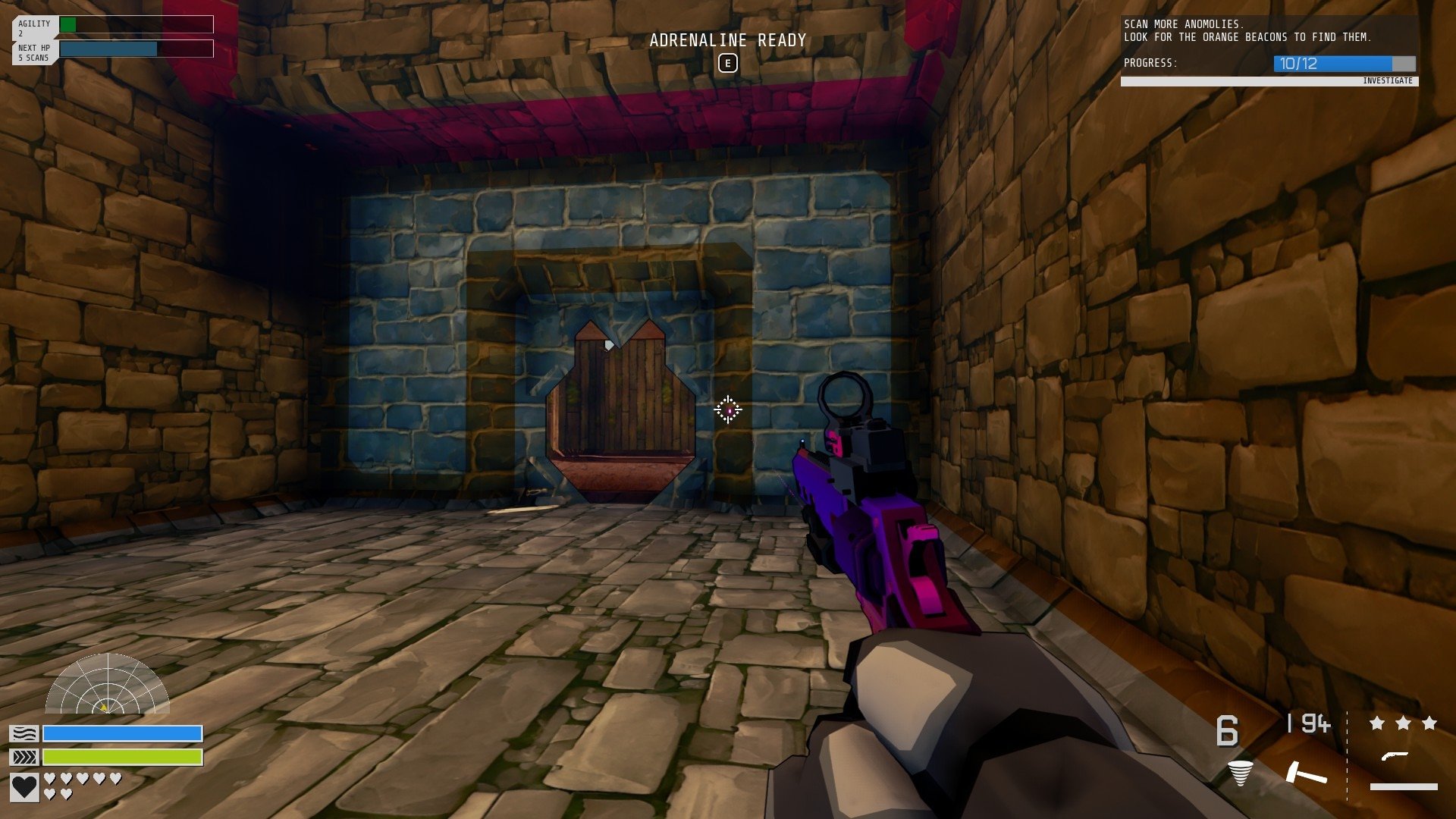Click the Agility level label
Image resolution: width=1456 pixels, height=819 pixels.
point(35,28)
